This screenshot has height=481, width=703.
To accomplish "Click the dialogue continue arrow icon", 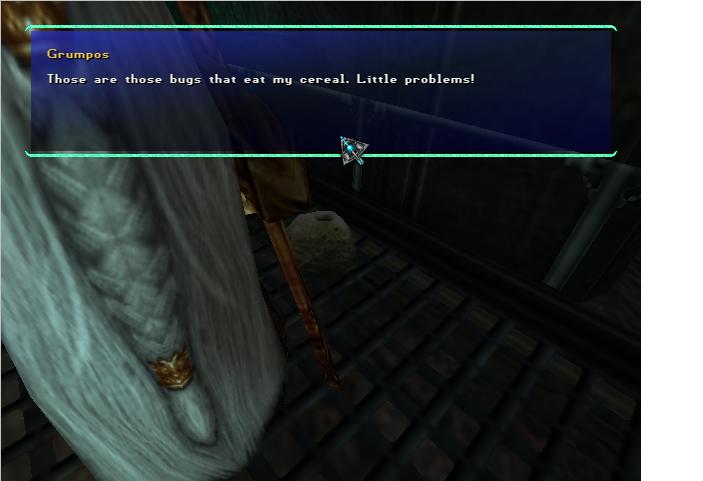I will click(x=352, y=151).
